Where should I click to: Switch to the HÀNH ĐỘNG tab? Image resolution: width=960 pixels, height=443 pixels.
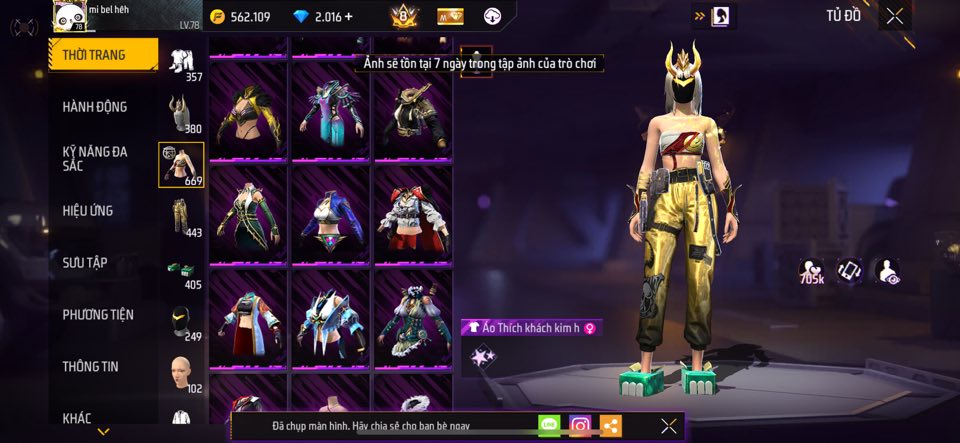point(95,107)
